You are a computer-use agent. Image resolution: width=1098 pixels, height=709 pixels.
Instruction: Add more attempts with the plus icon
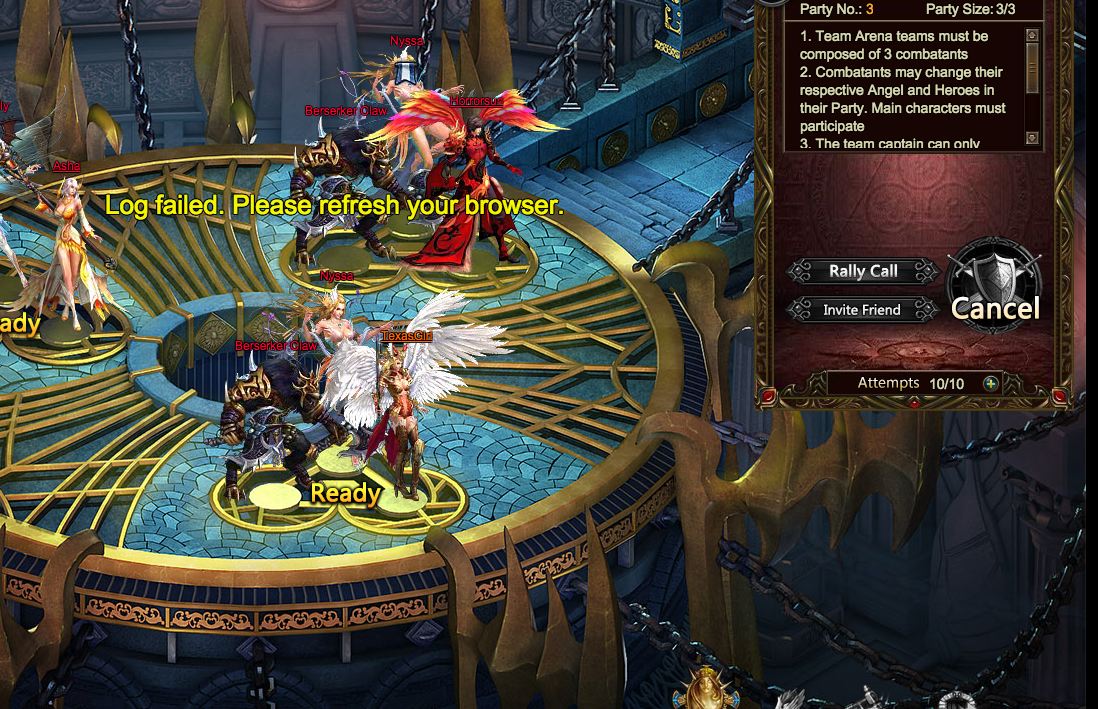(990, 383)
